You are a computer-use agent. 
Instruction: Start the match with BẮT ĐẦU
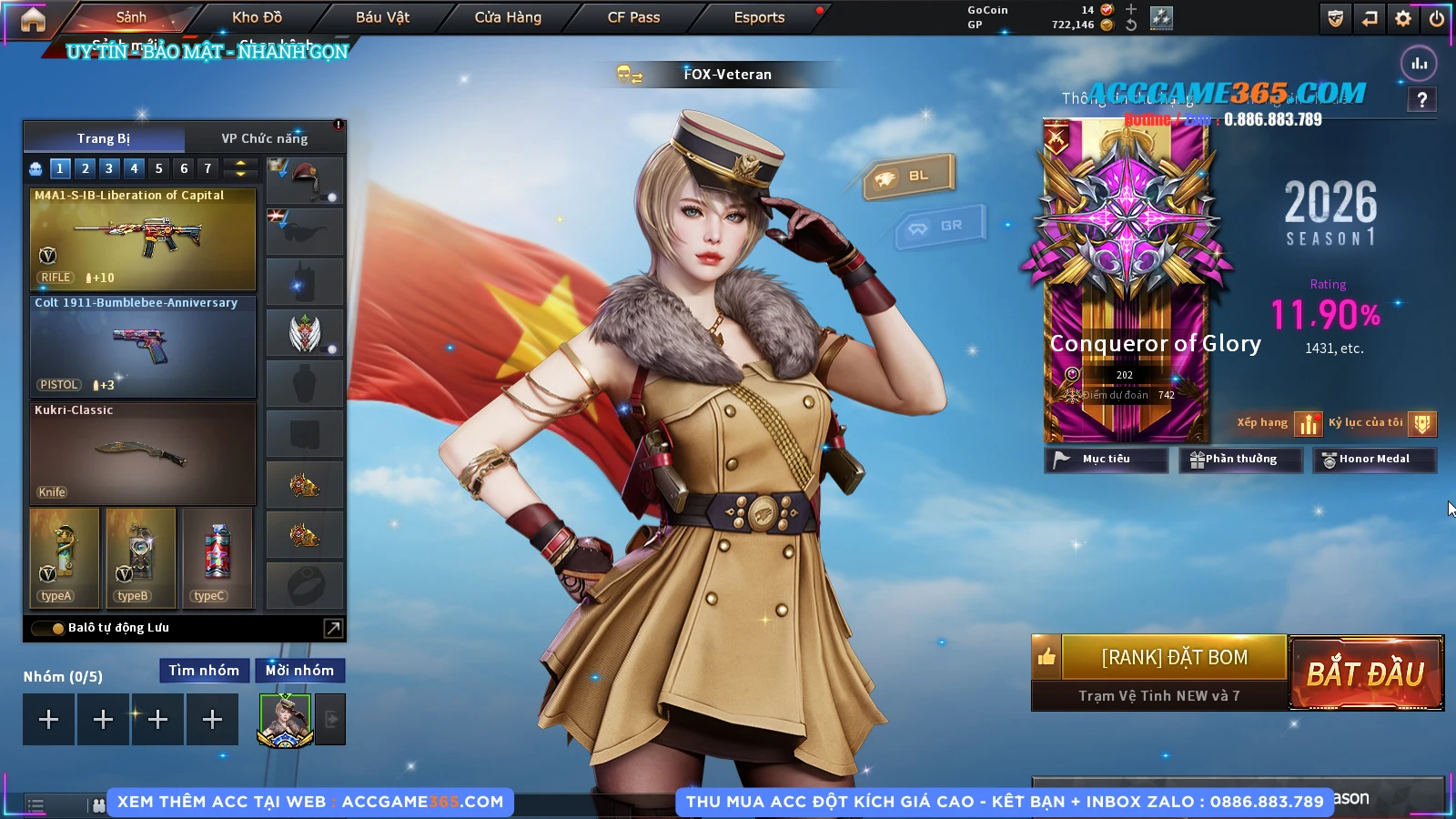pos(1366,673)
